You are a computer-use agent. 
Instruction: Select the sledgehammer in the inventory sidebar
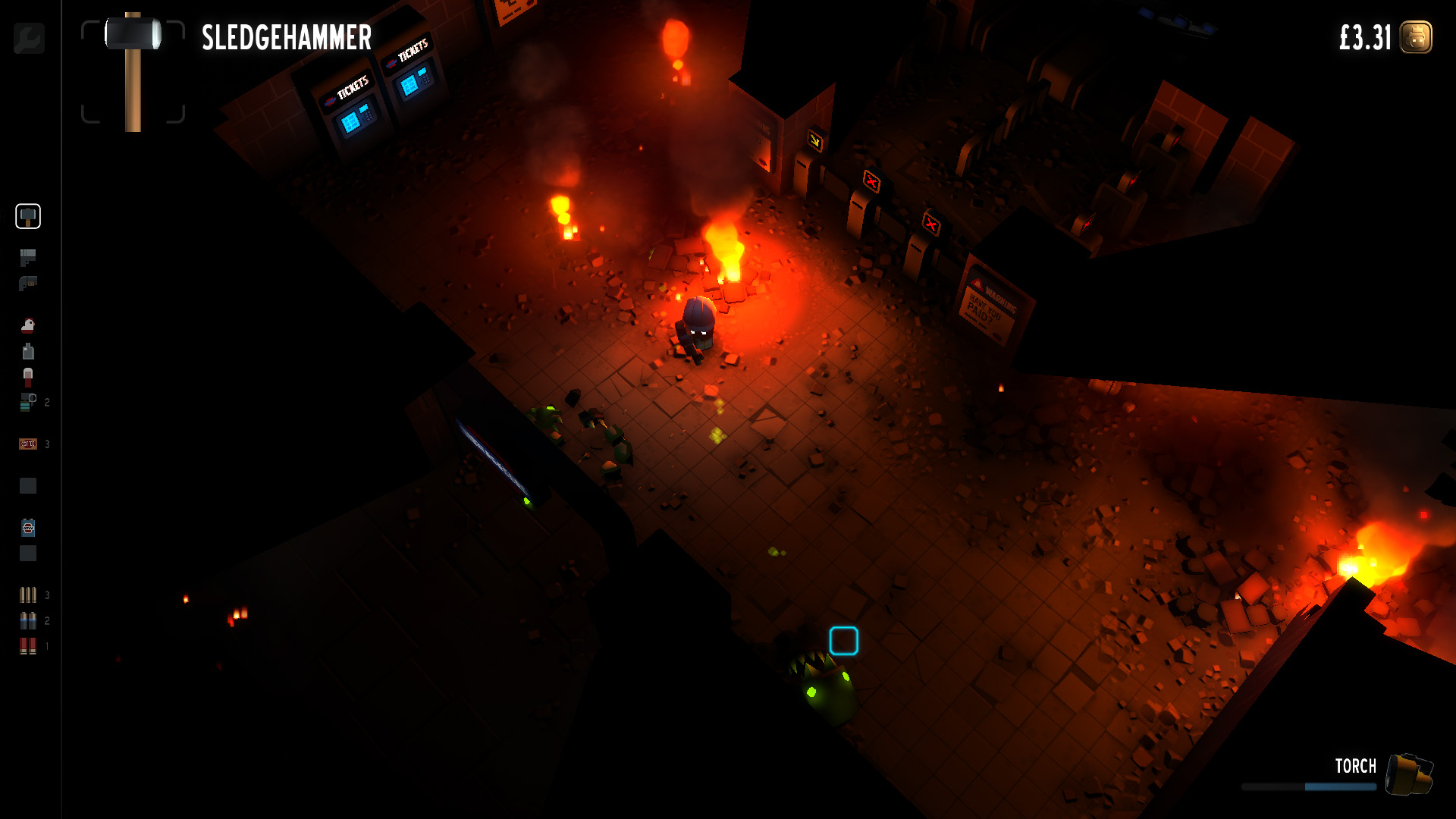[28, 217]
